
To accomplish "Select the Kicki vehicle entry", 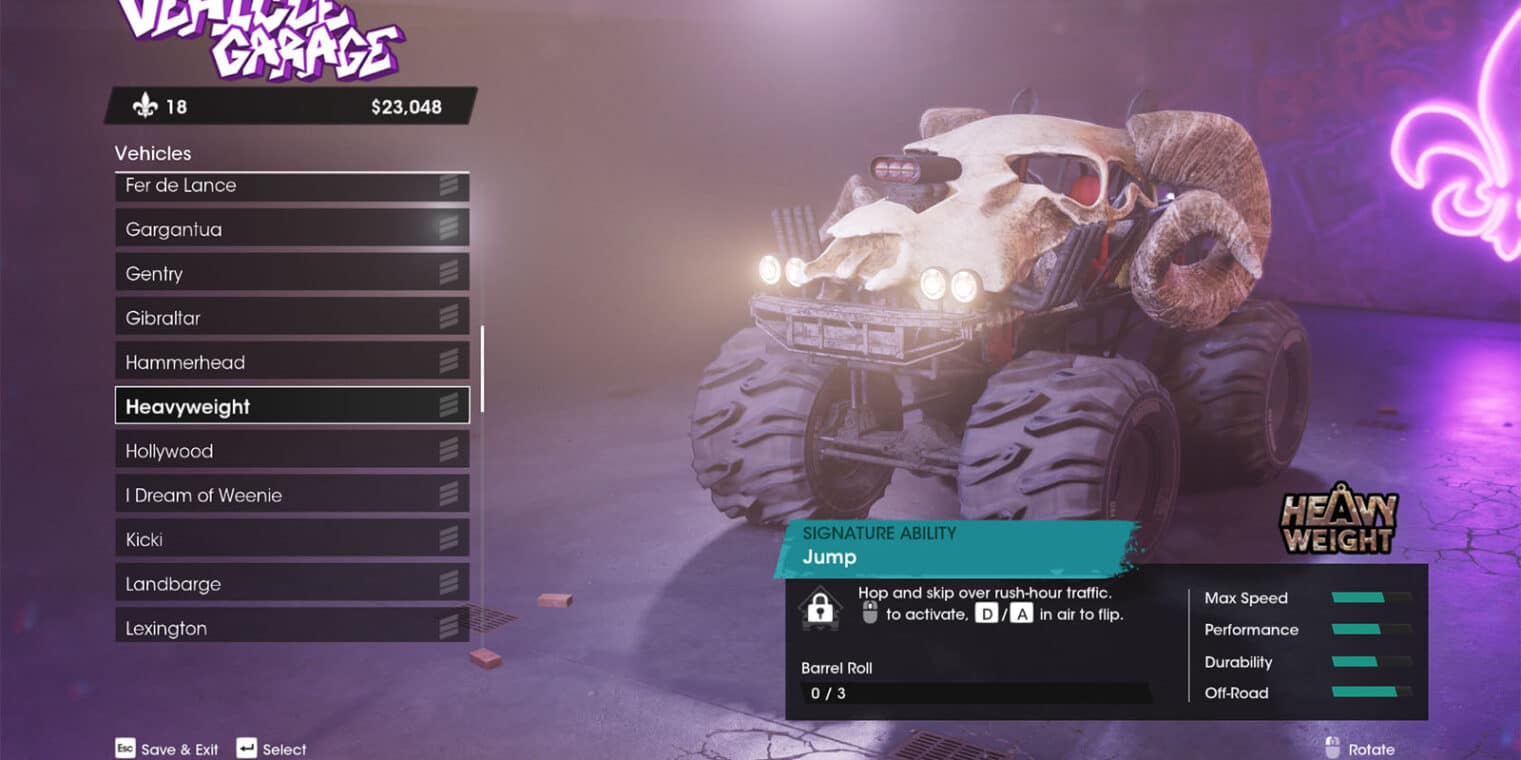I will pos(291,539).
